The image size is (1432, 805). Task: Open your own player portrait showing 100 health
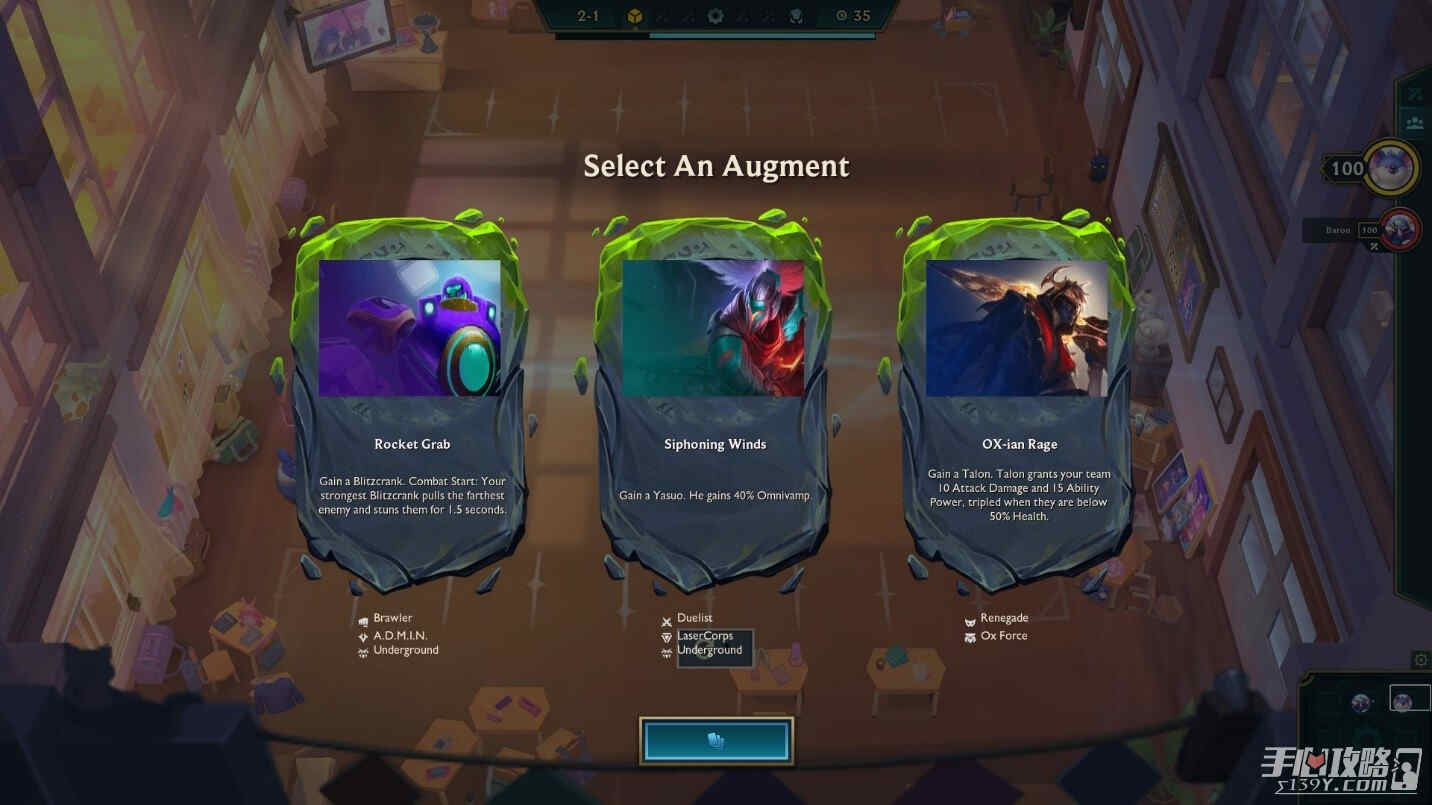pos(1393,167)
